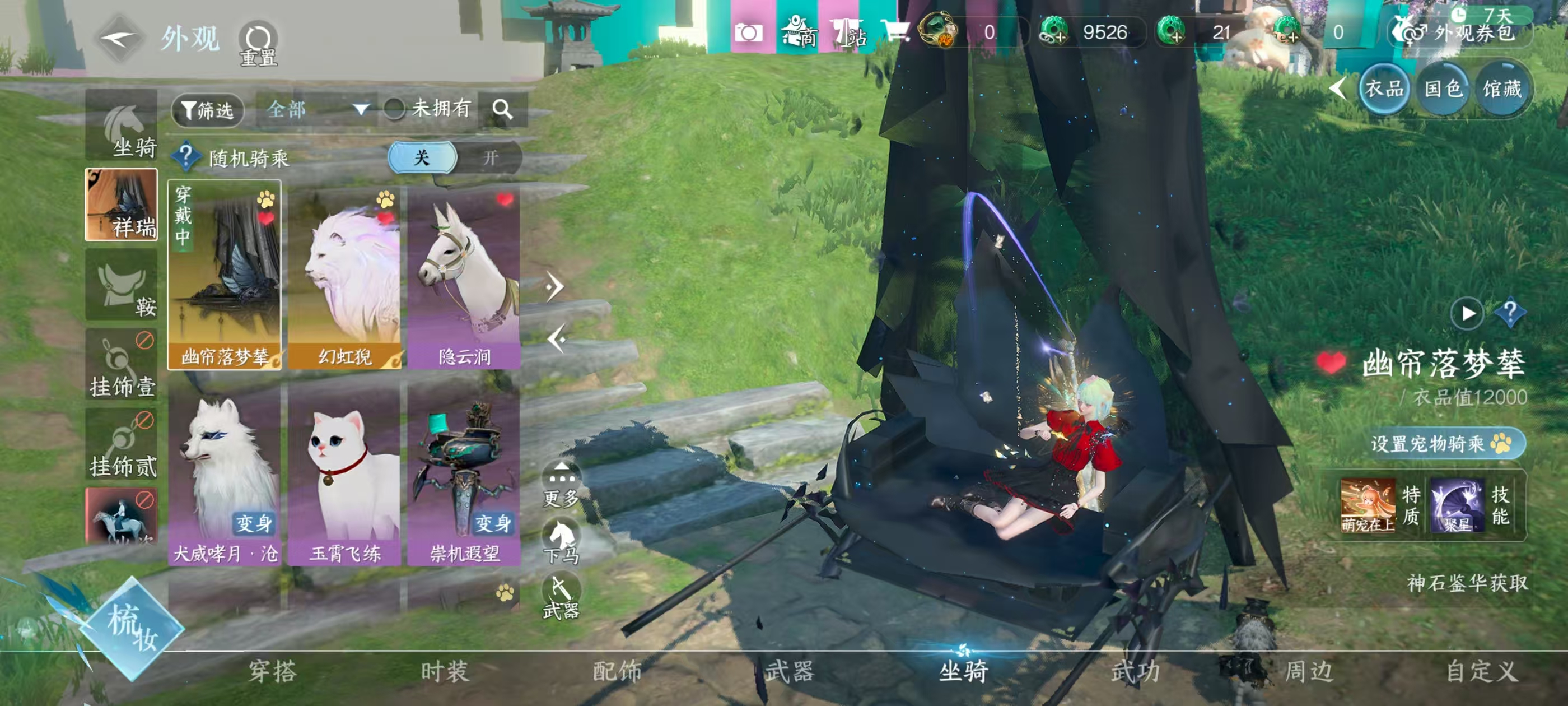Switch random riding to 开
This screenshot has width=1568, height=706.
490,158
